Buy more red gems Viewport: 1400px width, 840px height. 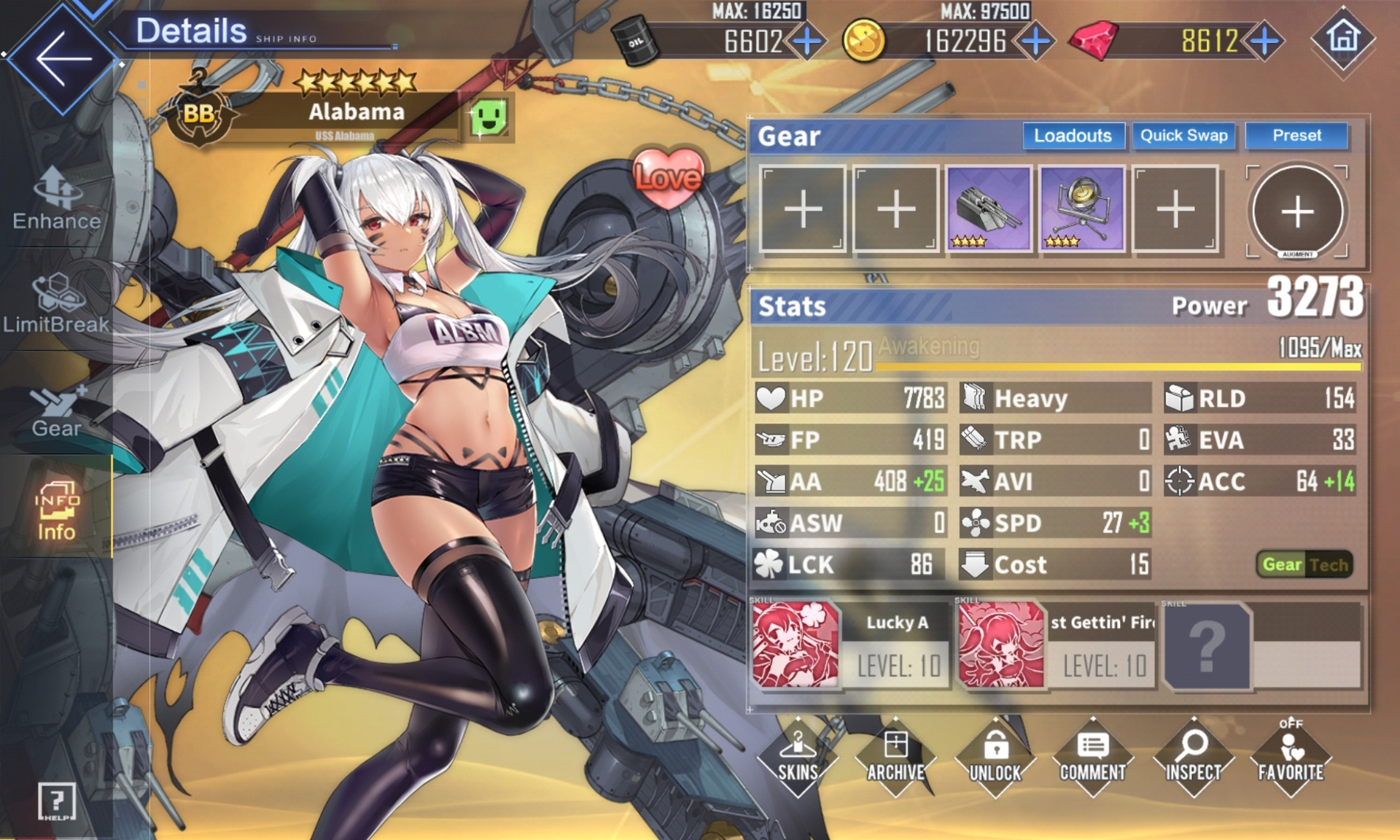pyautogui.click(x=1265, y=41)
